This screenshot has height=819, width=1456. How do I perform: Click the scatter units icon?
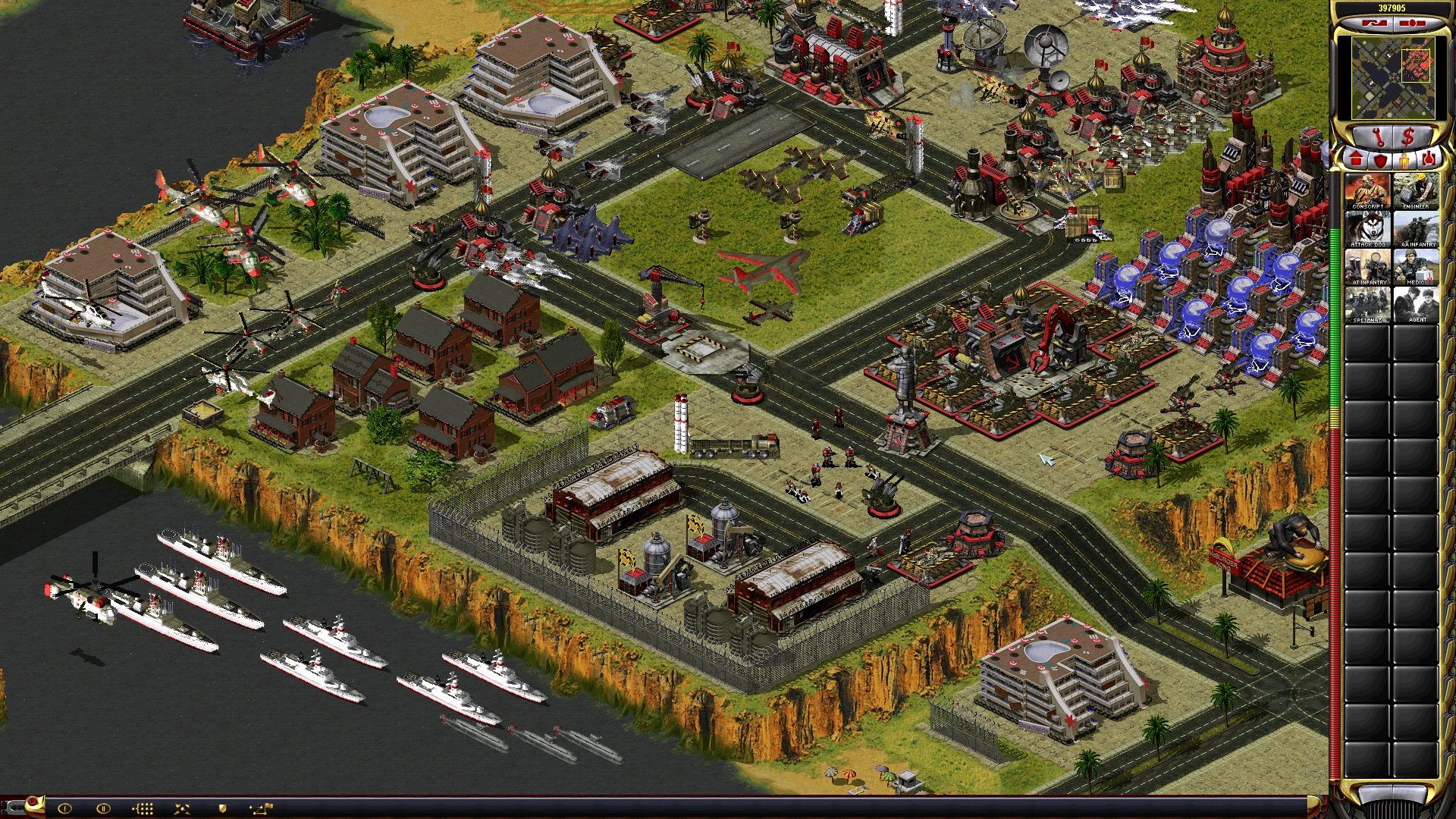coord(182,808)
